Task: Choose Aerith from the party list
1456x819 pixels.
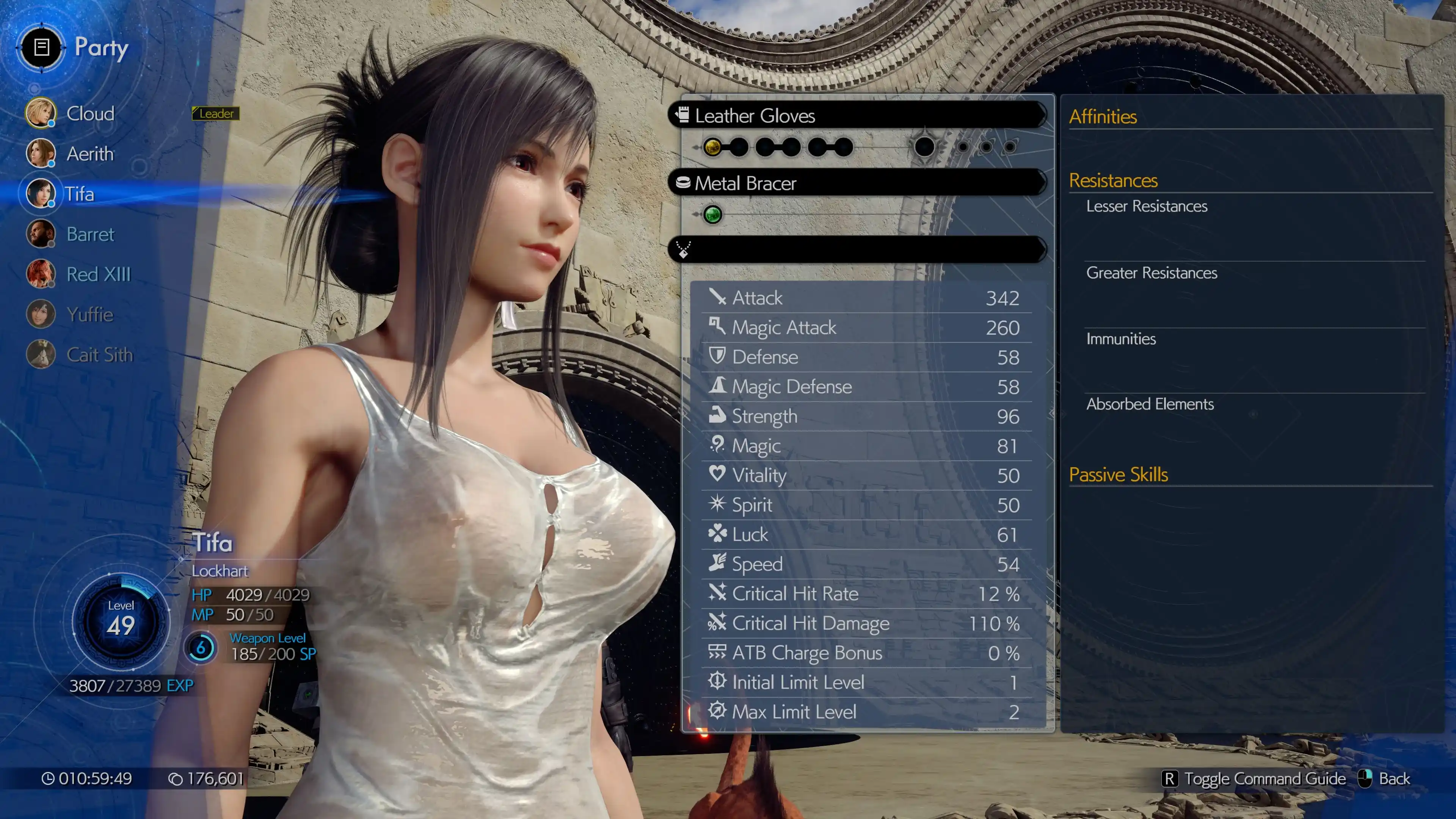Action: click(89, 154)
